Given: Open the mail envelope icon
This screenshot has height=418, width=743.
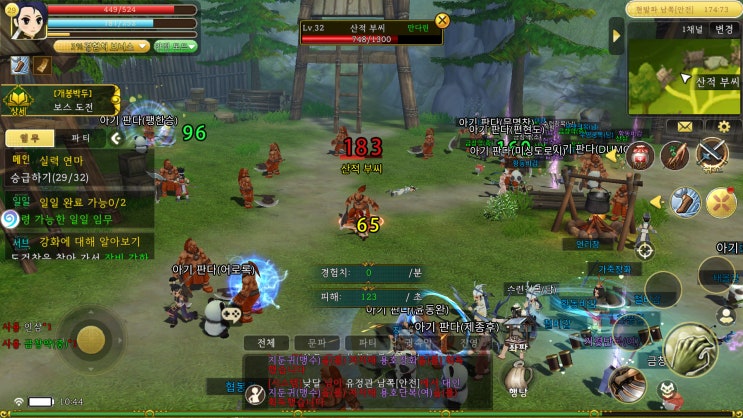Looking at the screenshot, I should point(685,127).
